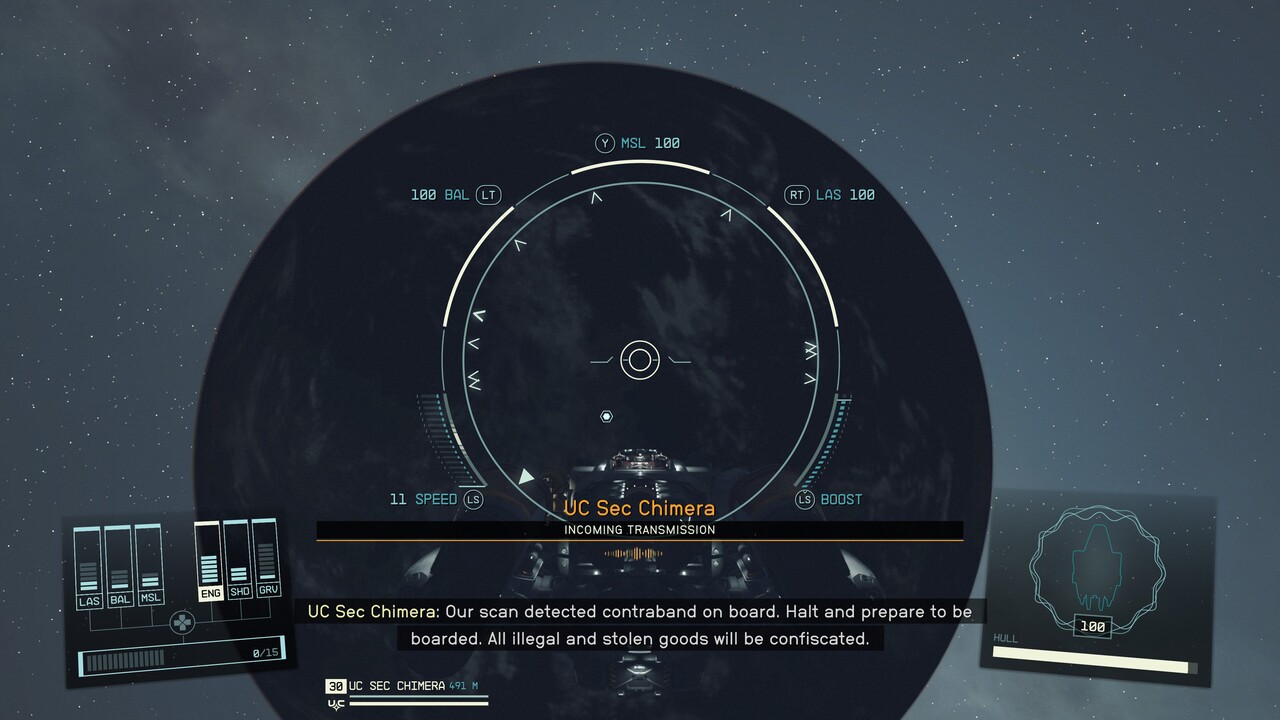Target the UC SEC CHIMERA ship tag

tap(396, 686)
